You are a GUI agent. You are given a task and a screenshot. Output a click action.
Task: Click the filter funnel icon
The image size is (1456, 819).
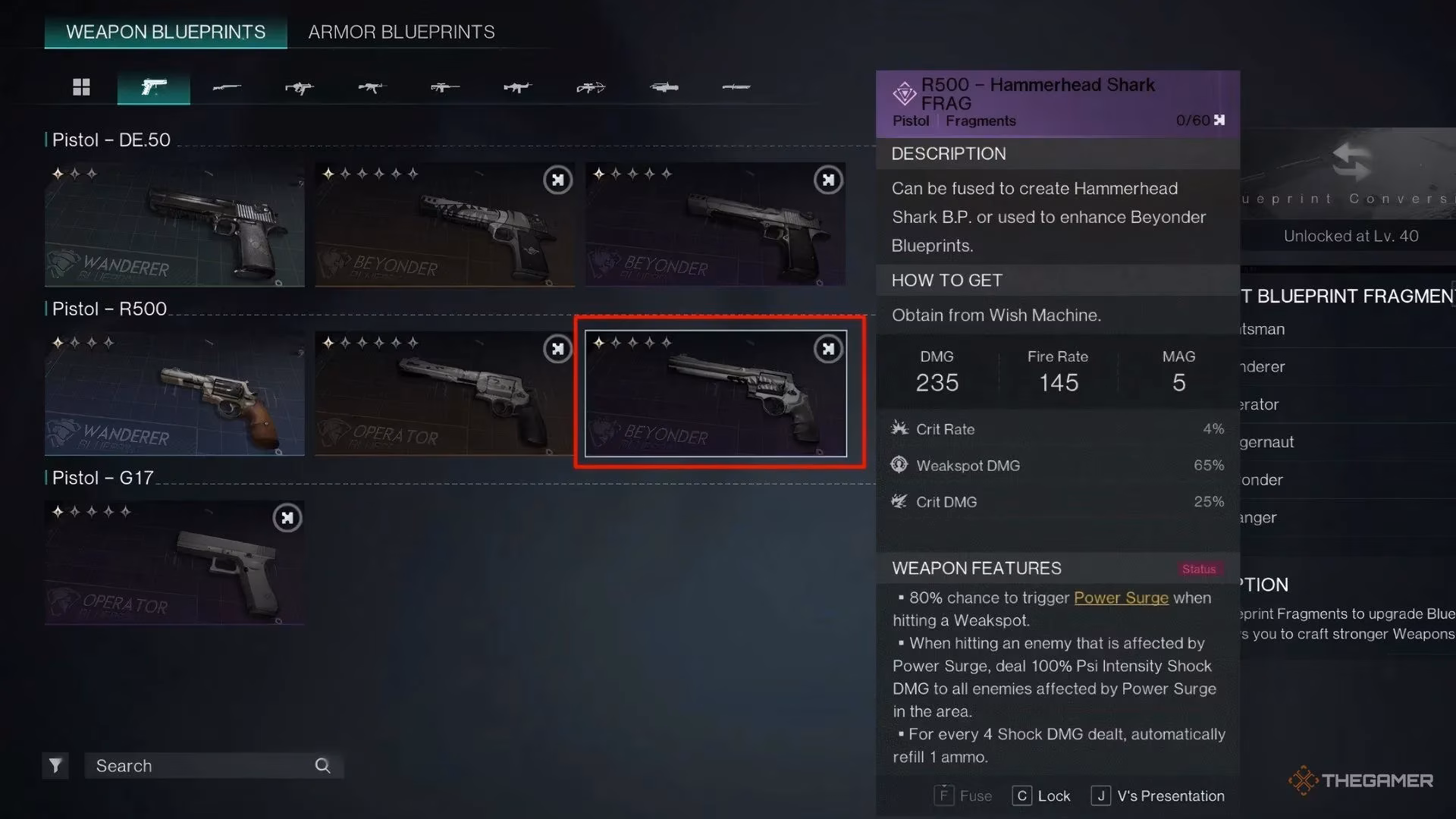click(54, 765)
